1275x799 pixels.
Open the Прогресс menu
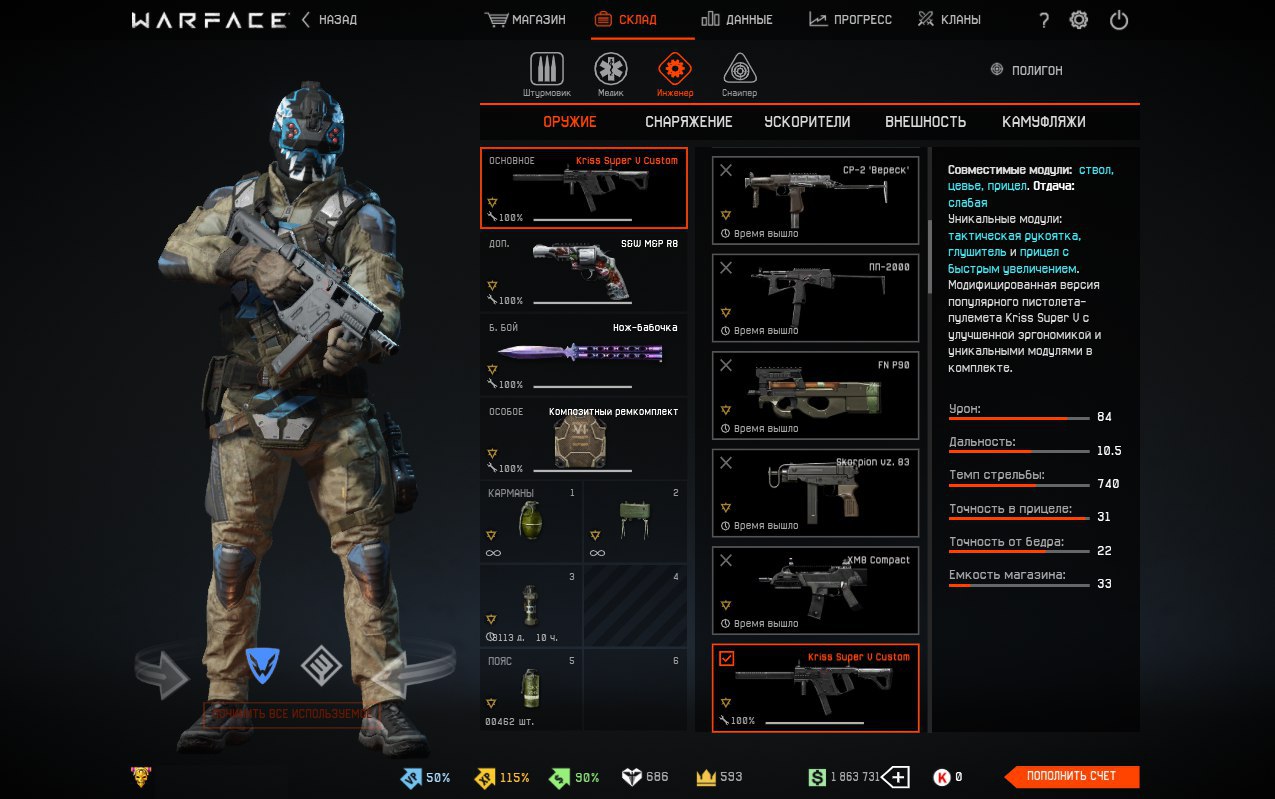click(850, 20)
